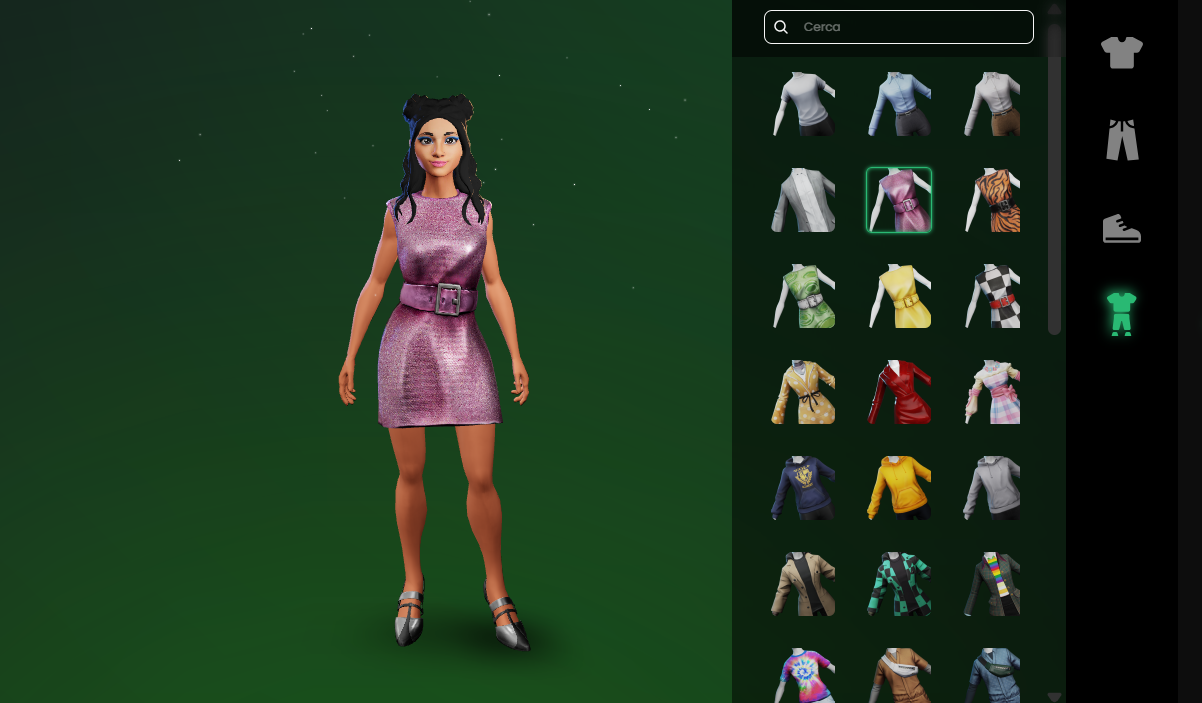Select the black-and-white checkered dress
This screenshot has height=703, width=1202.
995,296
